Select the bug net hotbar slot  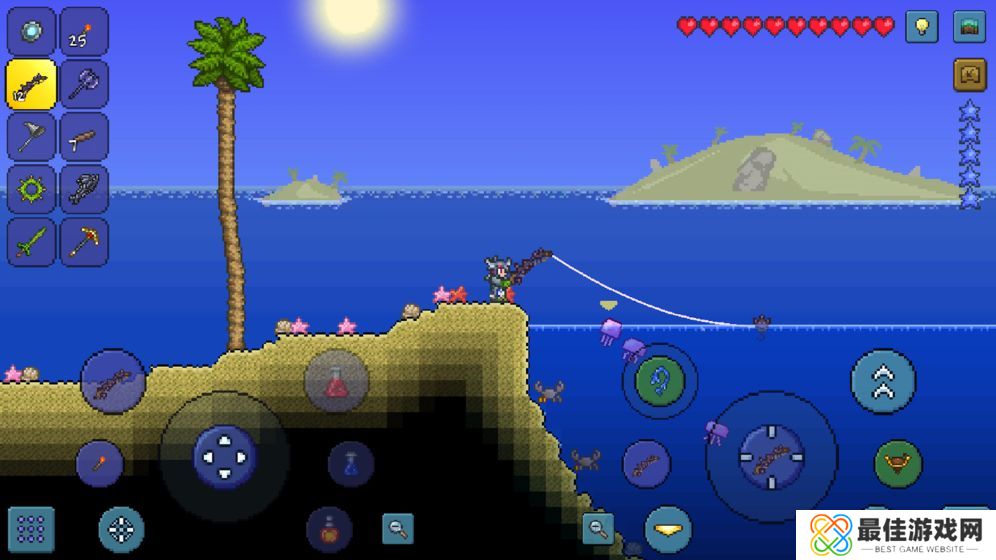tap(31, 137)
